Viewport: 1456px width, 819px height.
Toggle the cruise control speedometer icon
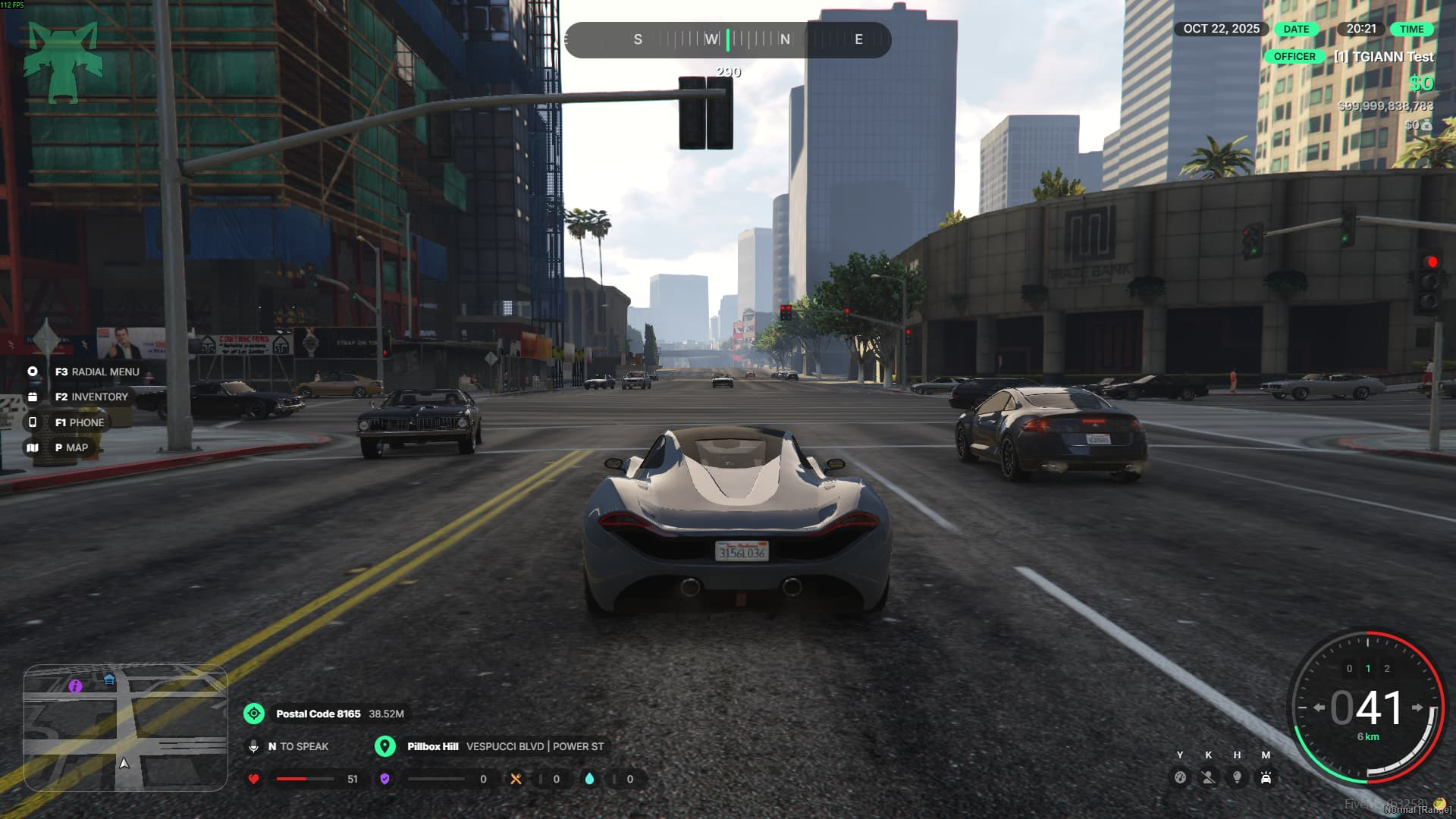pos(1180,777)
